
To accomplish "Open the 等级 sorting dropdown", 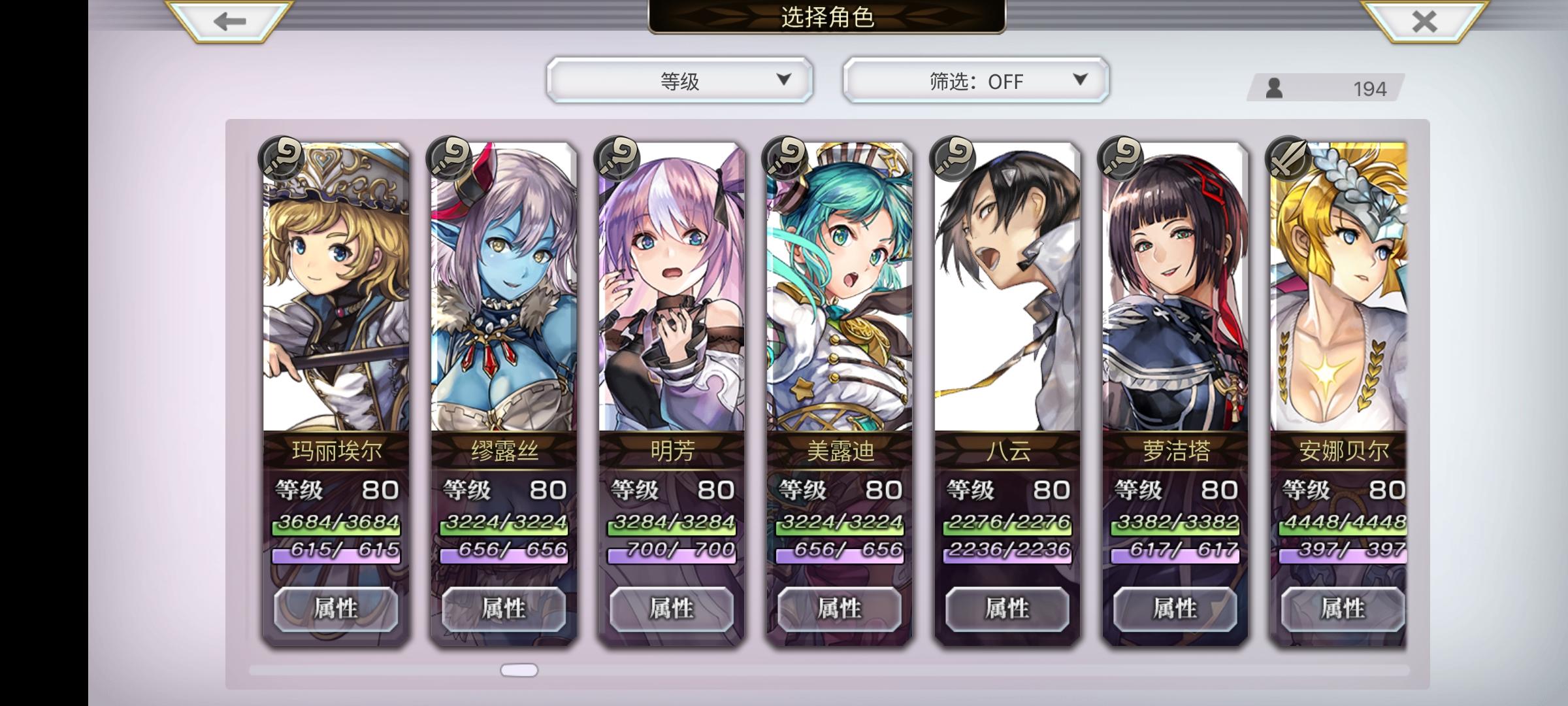I will tap(679, 80).
